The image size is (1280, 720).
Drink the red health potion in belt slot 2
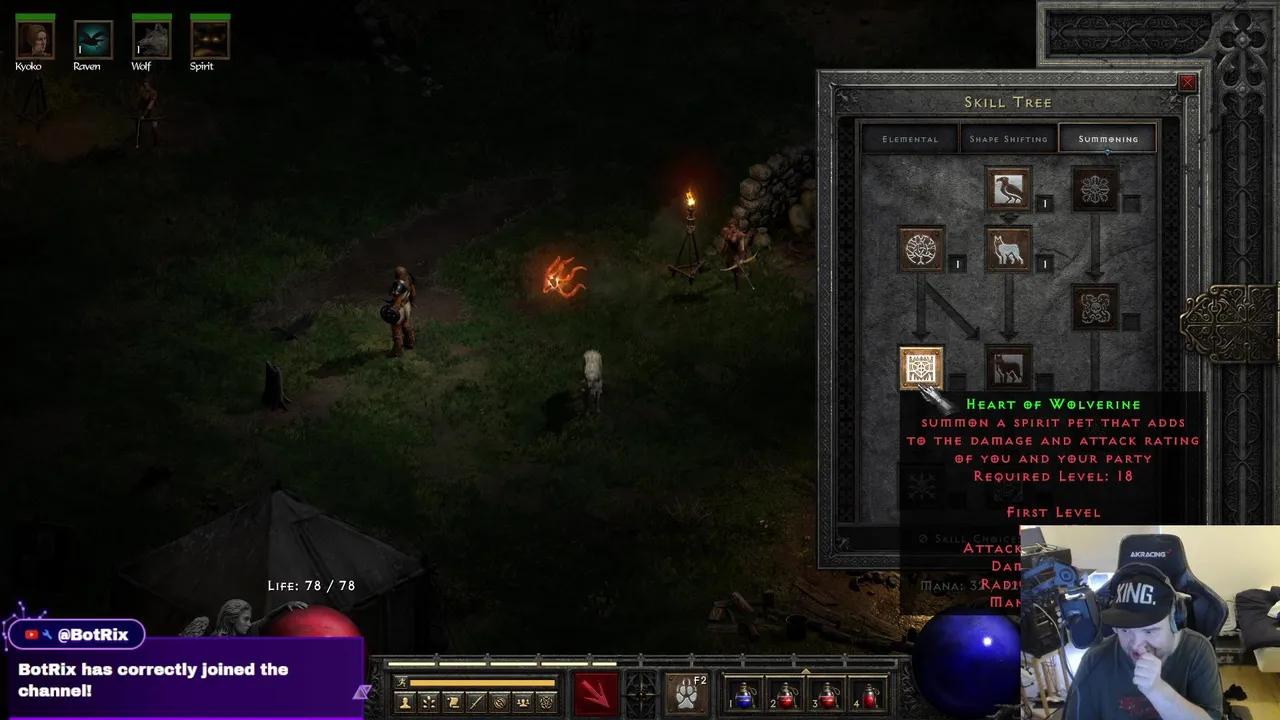[x=787, y=693]
